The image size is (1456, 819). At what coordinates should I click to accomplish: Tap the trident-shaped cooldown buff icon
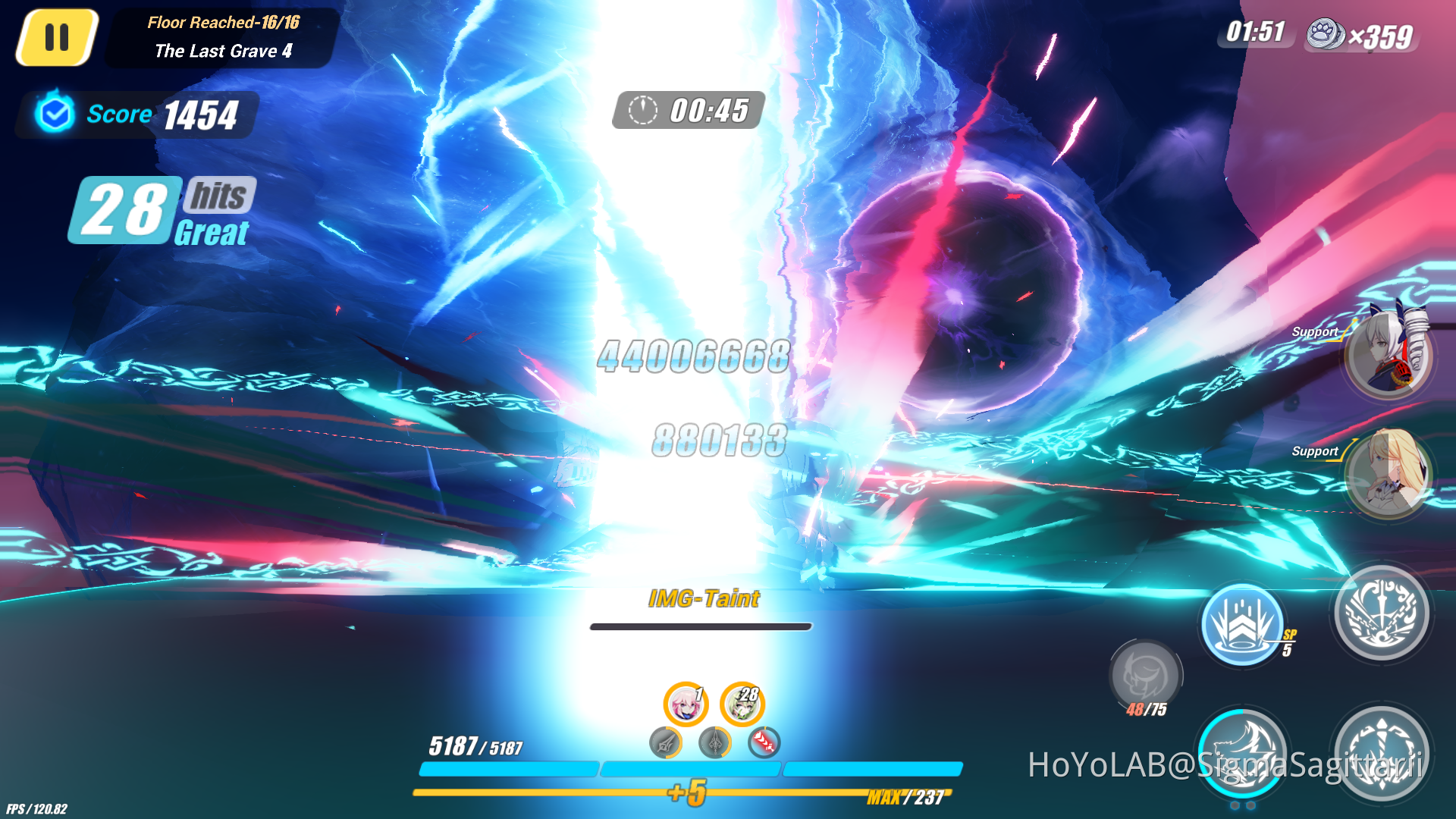(x=714, y=744)
